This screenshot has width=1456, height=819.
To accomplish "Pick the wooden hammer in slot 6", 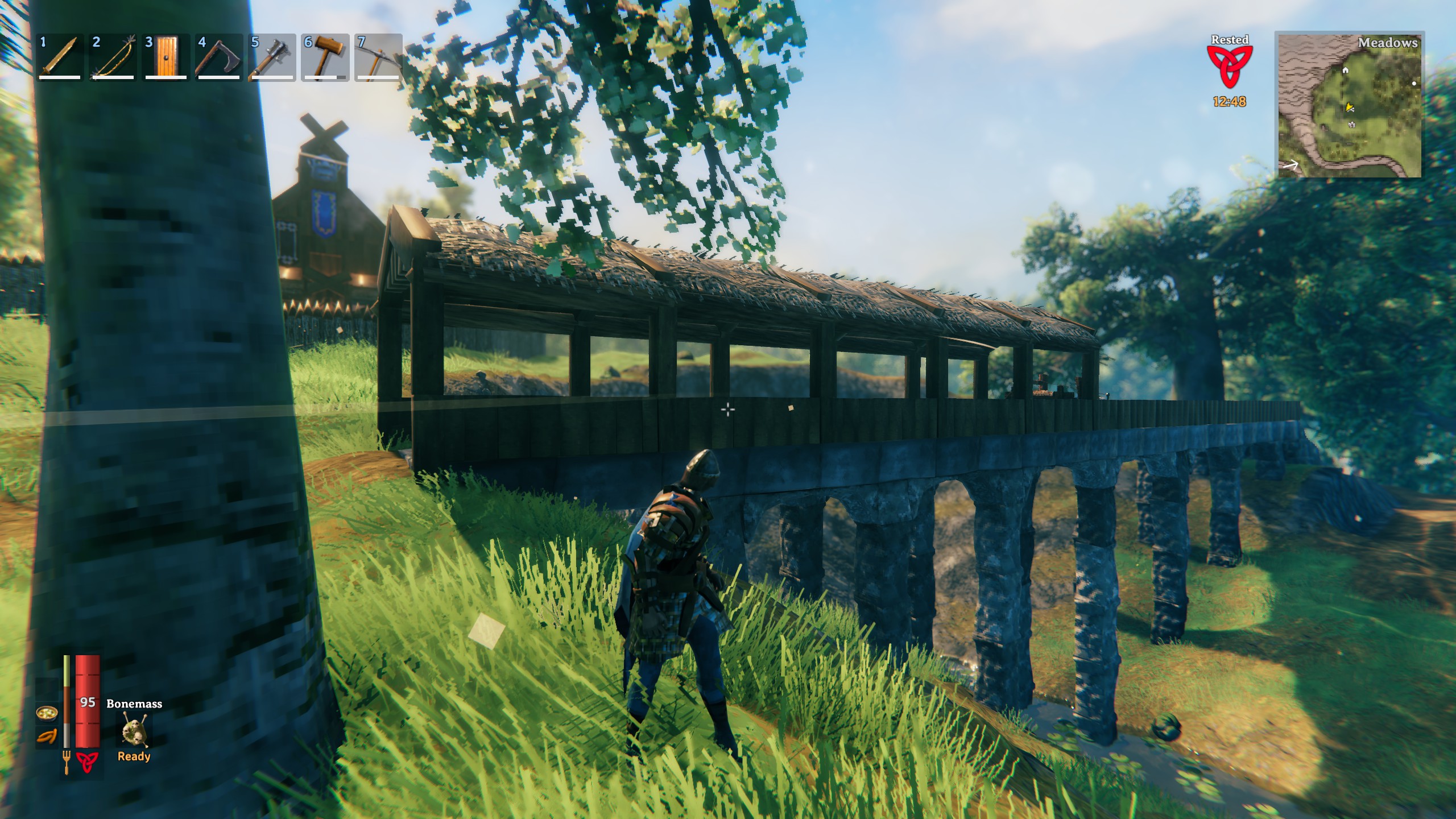I will [x=324, y=57].
